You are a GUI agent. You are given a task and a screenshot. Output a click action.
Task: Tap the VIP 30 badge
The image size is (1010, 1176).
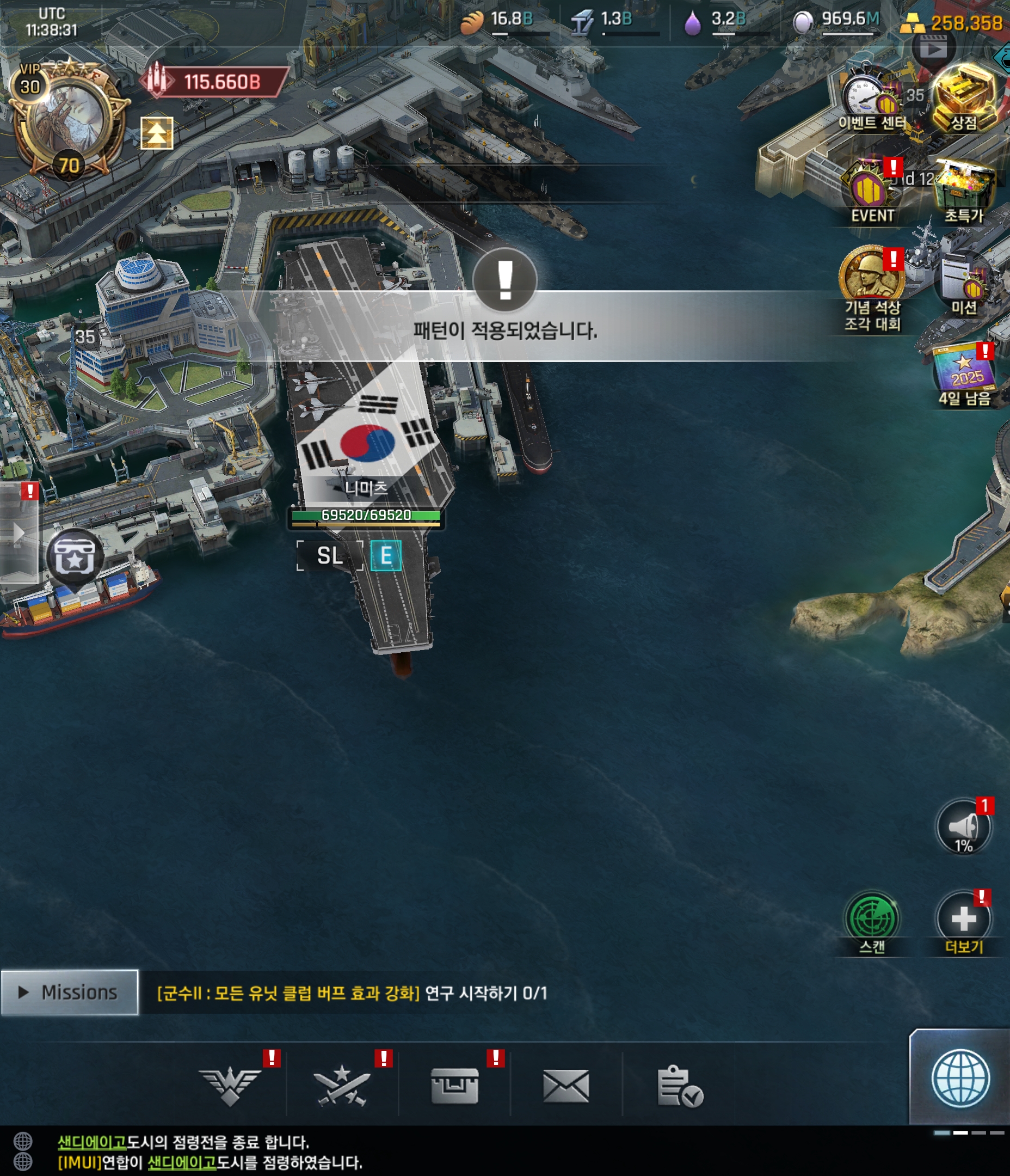pos(29,81)
